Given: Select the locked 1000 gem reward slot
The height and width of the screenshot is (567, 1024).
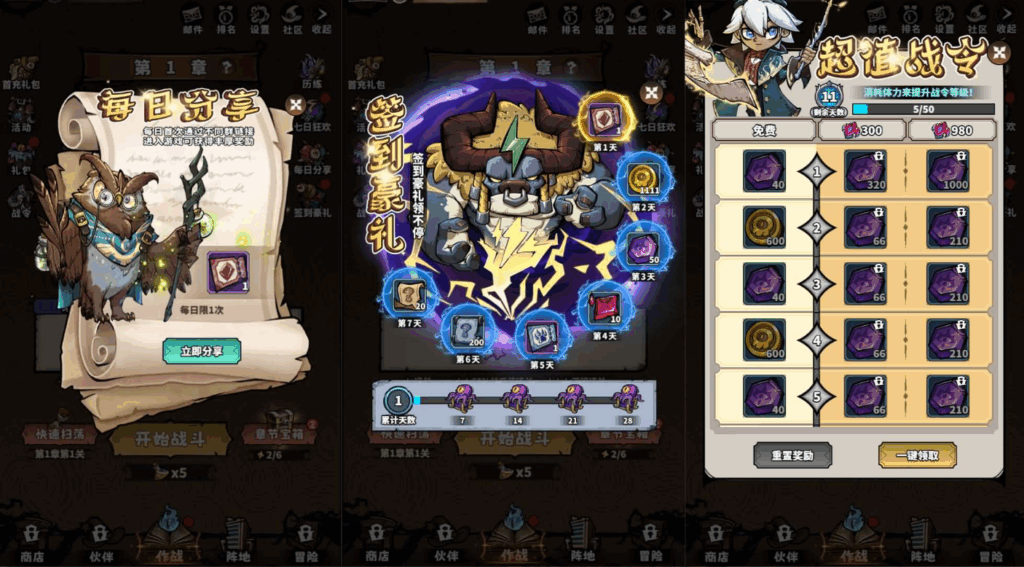Looking at the screenshot, I should pyautogui.click(x=946, y=171).
